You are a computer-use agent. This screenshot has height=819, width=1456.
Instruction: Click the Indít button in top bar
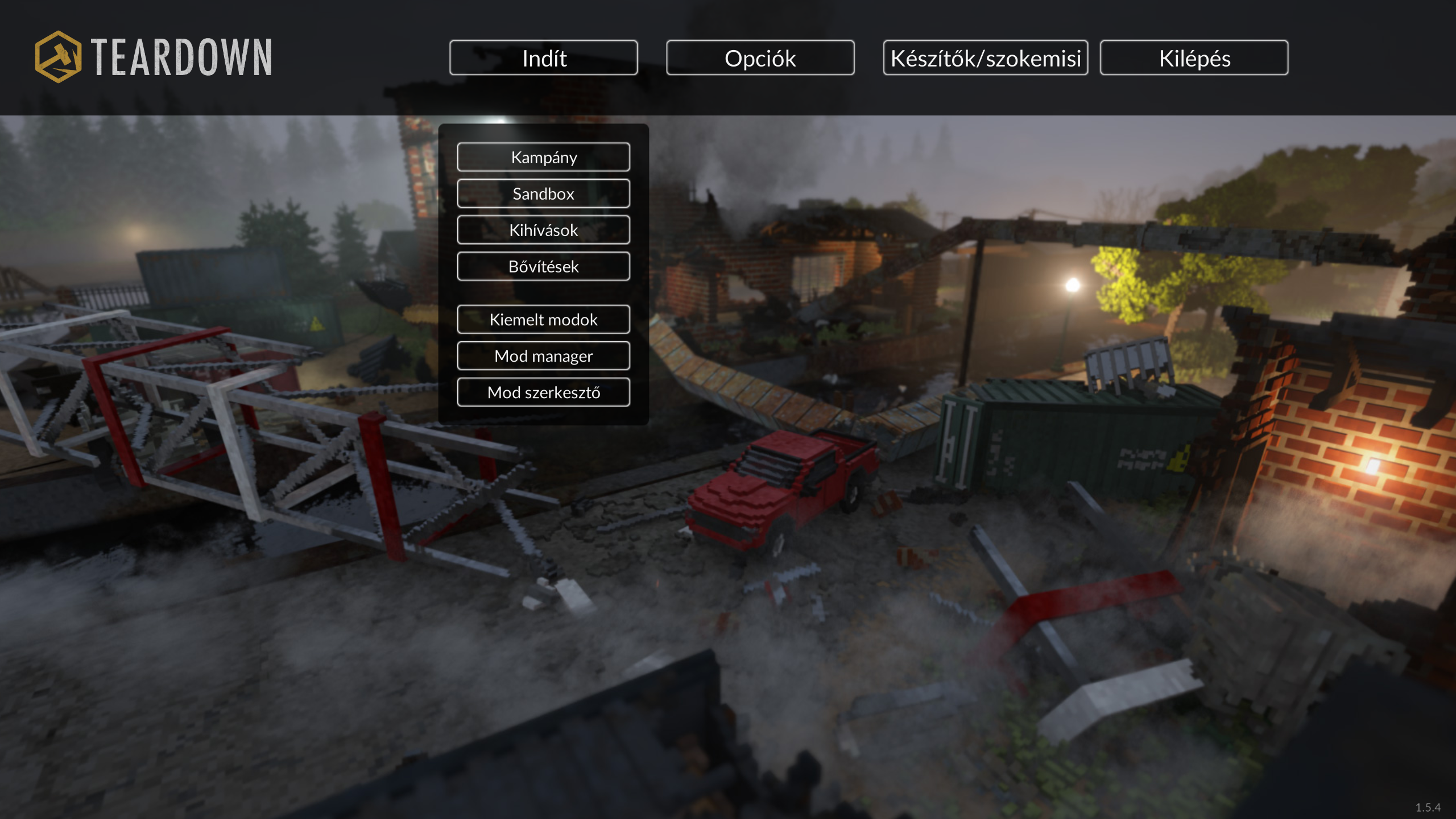point(543,57)
